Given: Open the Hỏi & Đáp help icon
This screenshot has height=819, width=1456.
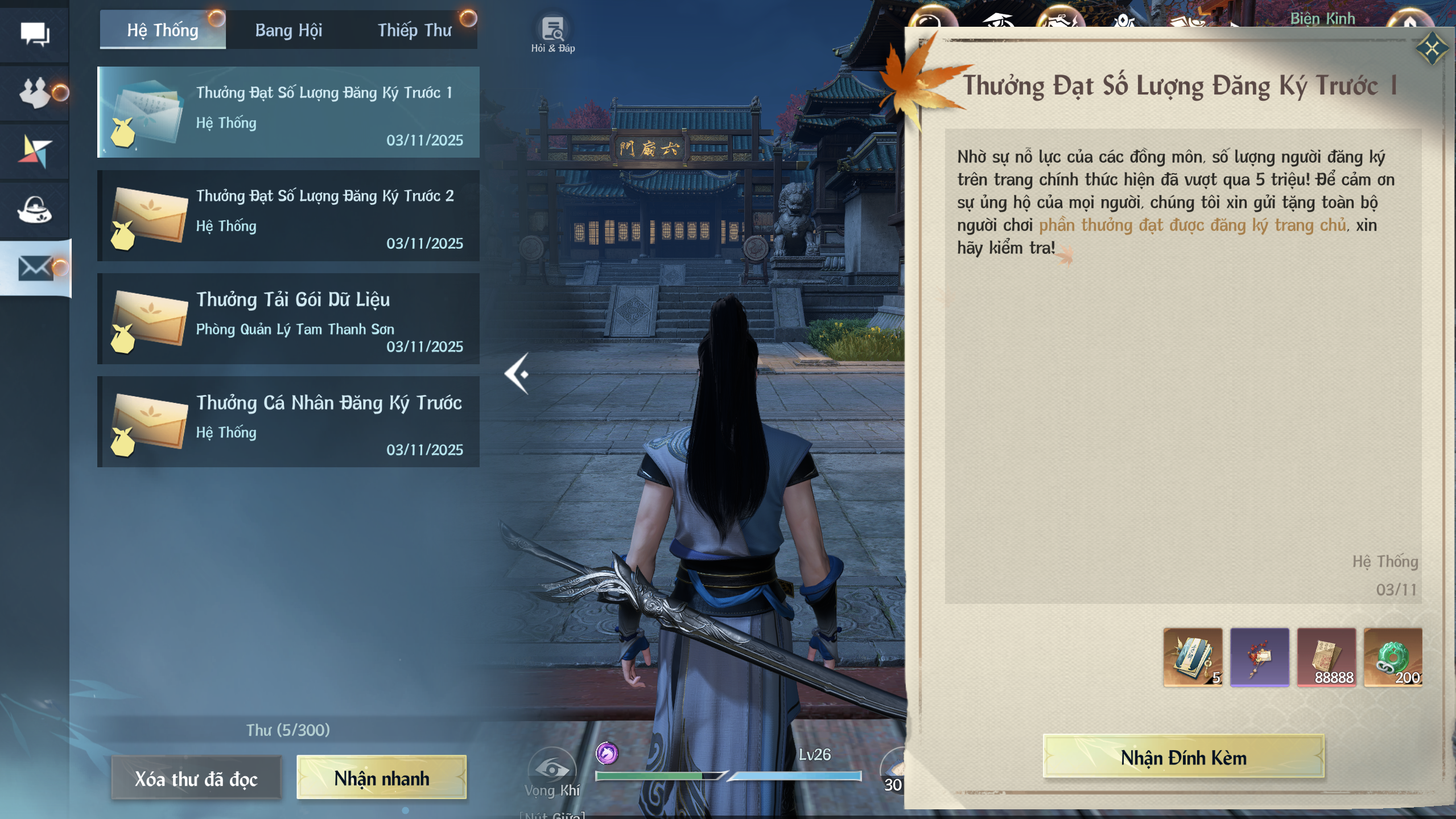Looking at the screenshot, I should pos(552,33).
